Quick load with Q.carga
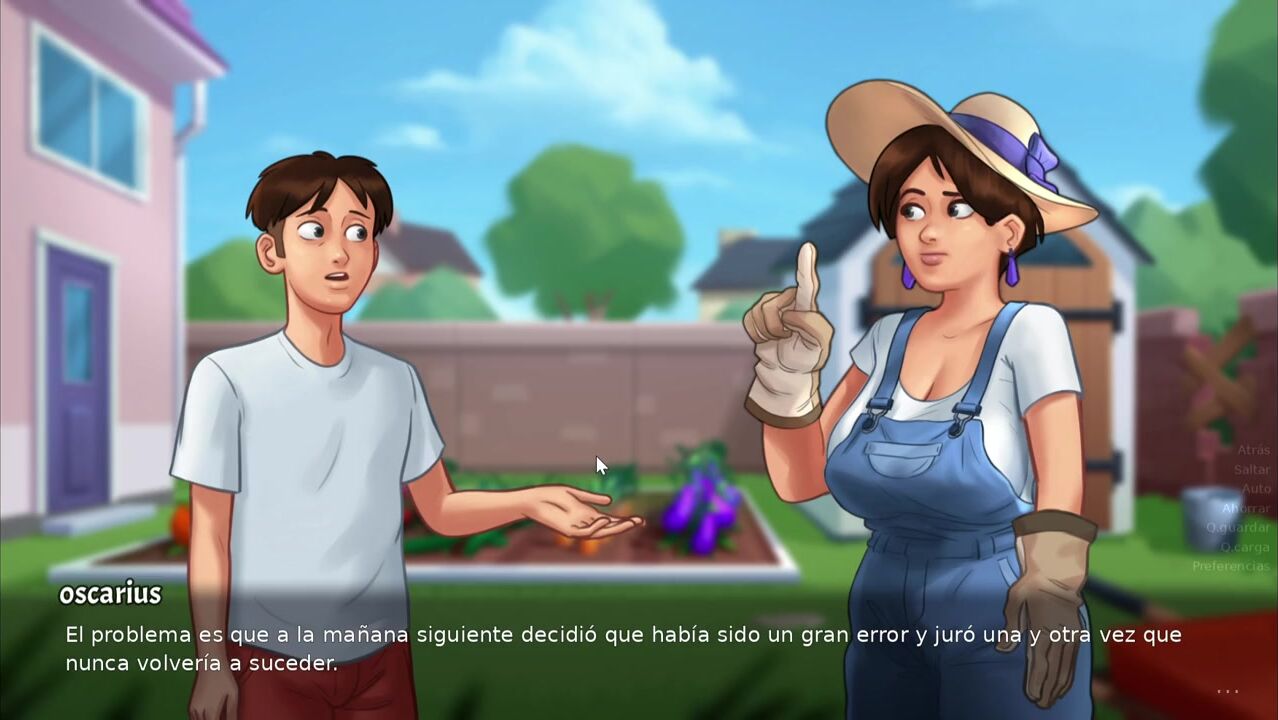 pos(1244,547)
